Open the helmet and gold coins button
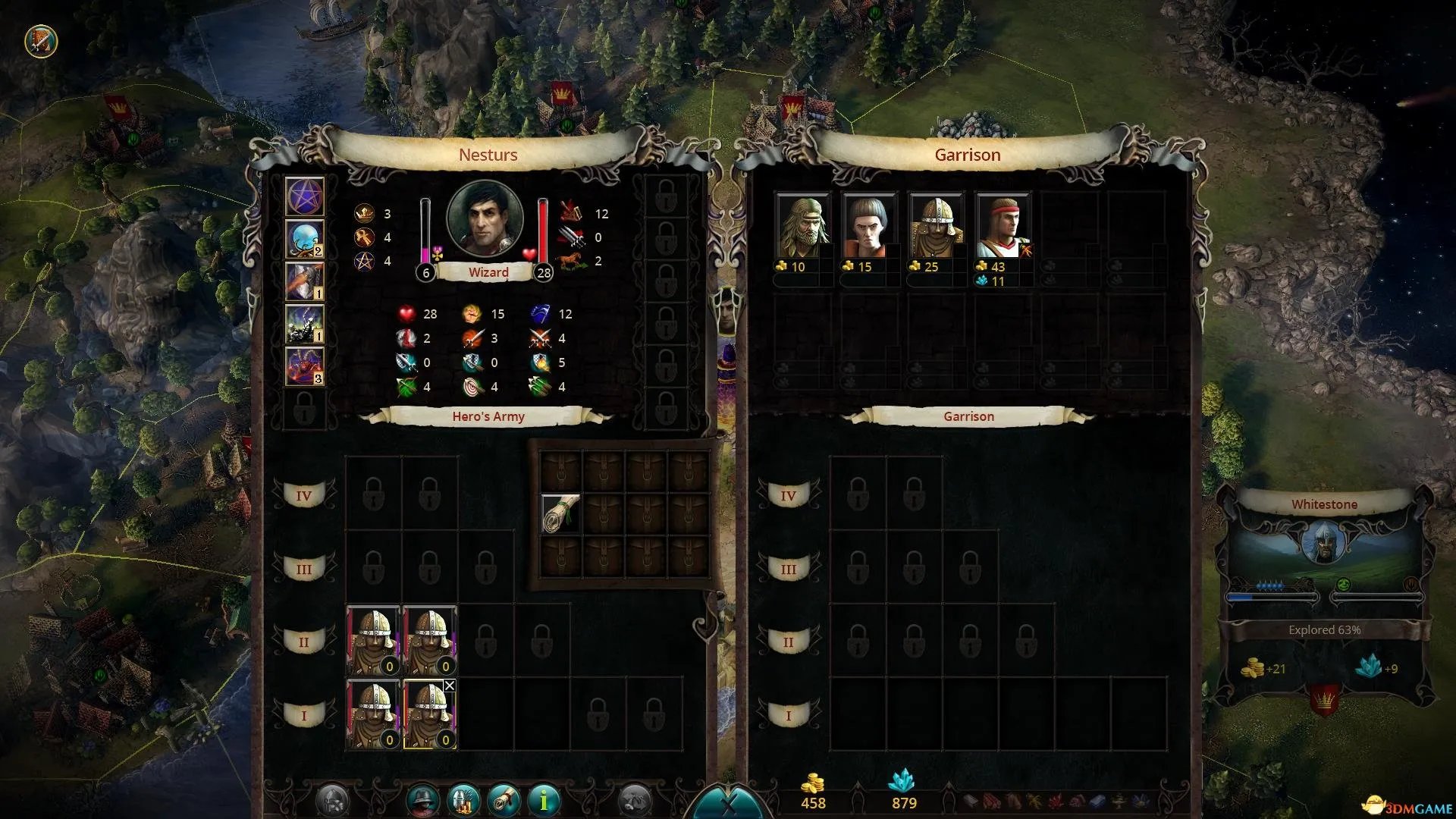Image resolution: width=1456 pixels, height=819 pixels. (463, 800)
